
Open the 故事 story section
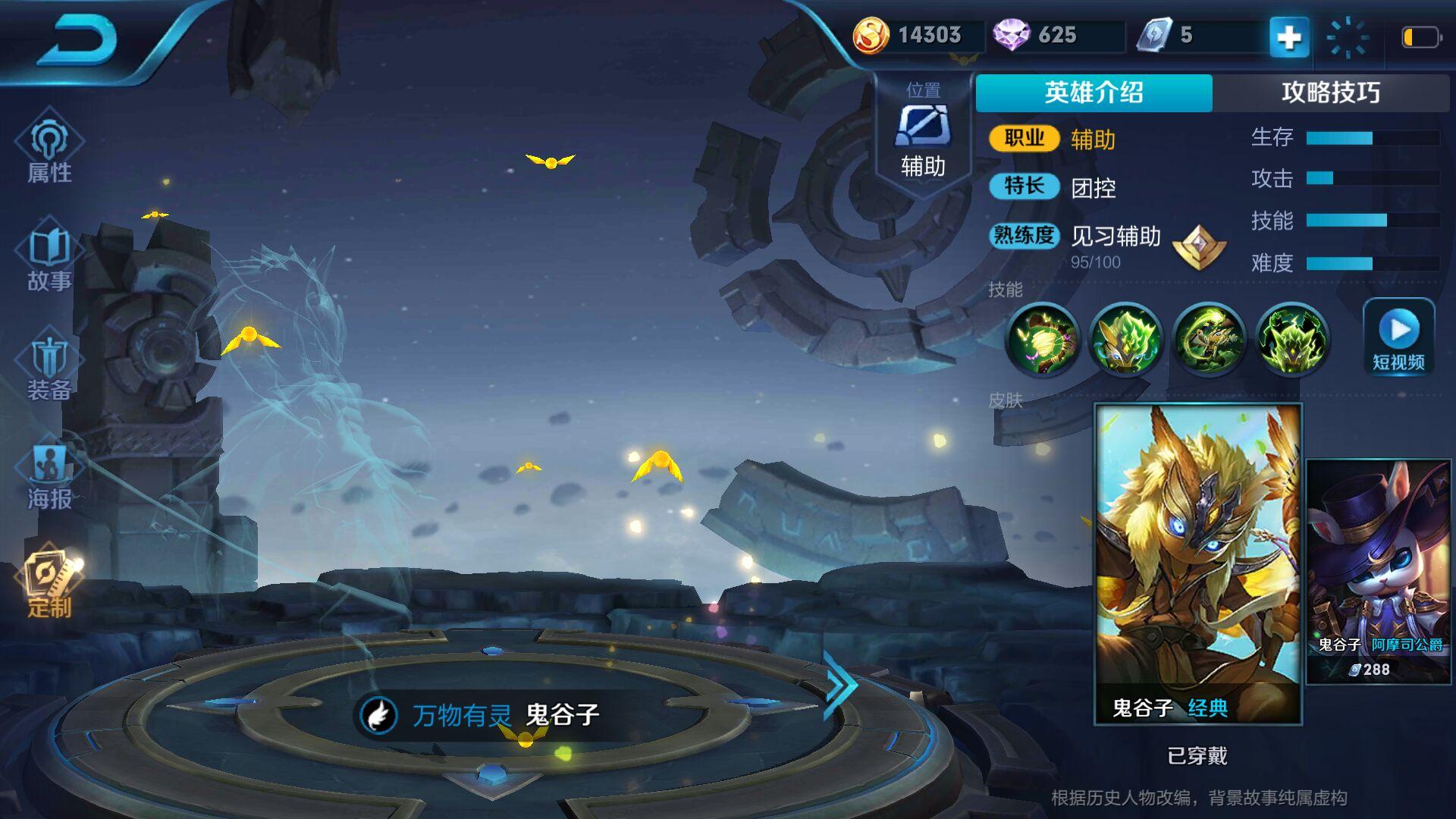pos(49,259)
